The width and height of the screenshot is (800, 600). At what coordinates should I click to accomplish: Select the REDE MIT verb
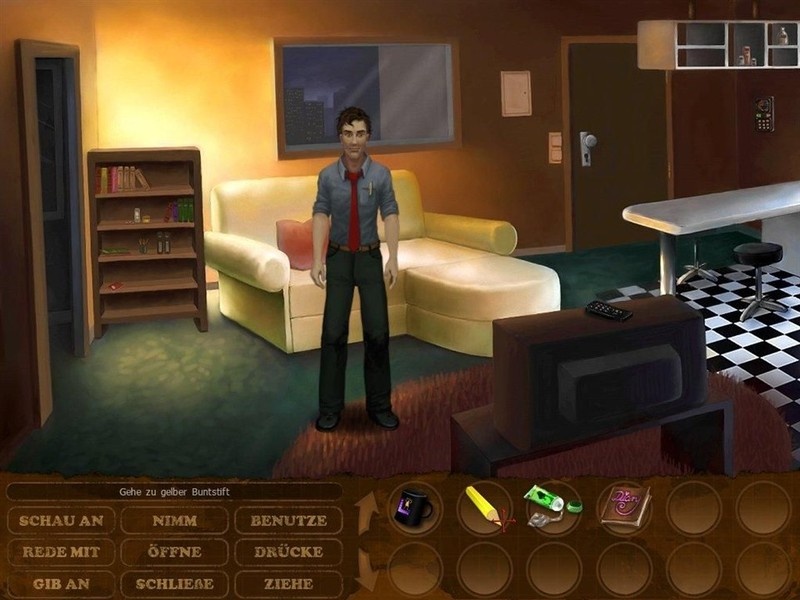click(x=60, y=552)
